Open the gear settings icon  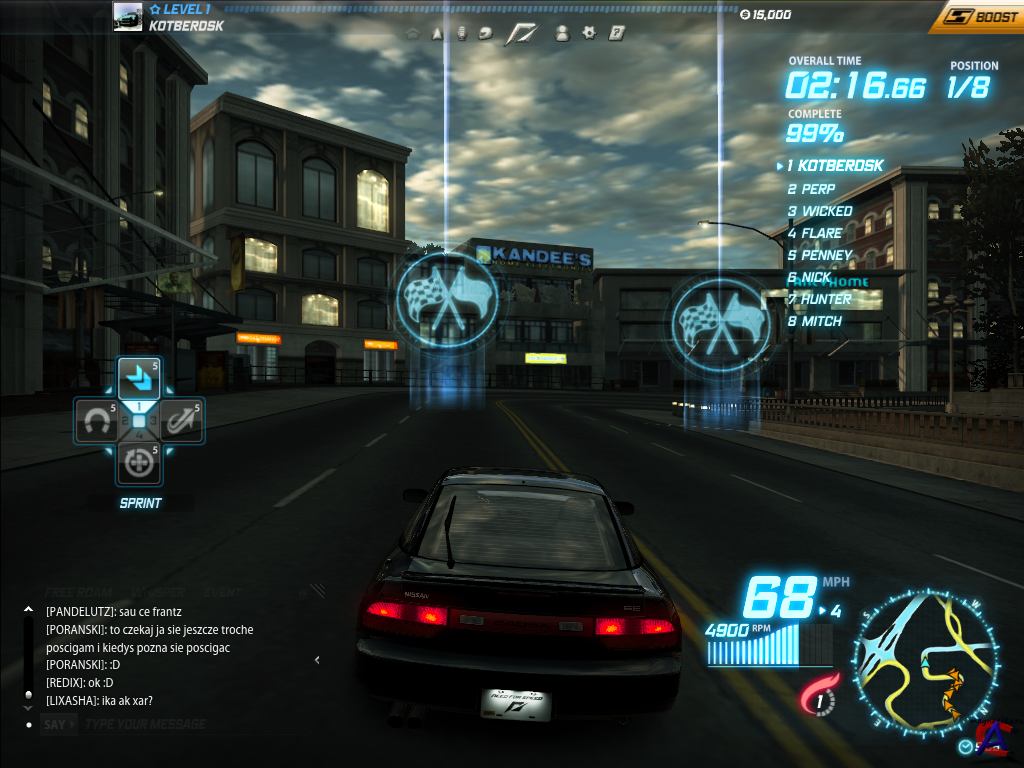(x=589, y=33)
